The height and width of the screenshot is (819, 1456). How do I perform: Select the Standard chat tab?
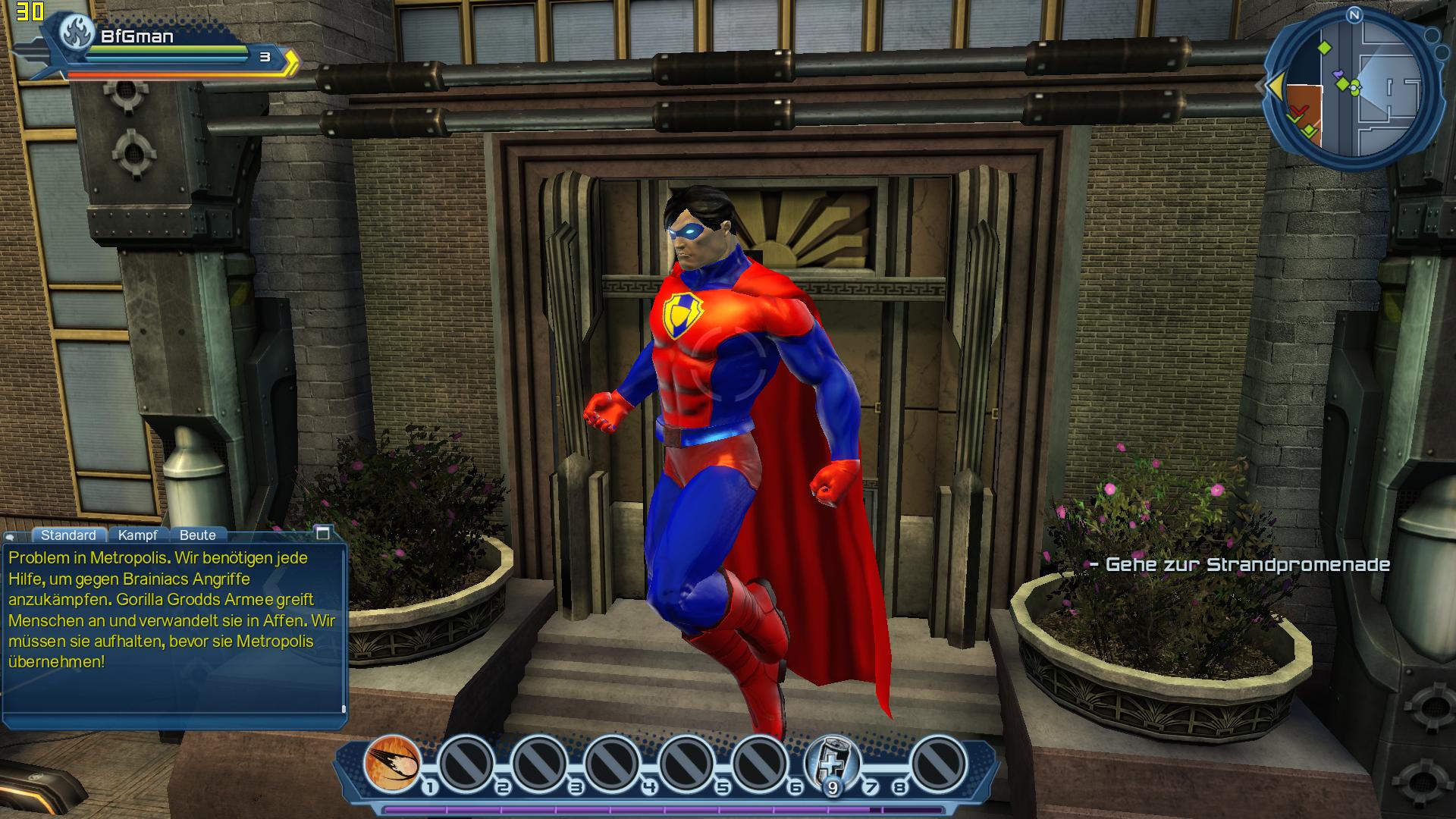point(68,535)
